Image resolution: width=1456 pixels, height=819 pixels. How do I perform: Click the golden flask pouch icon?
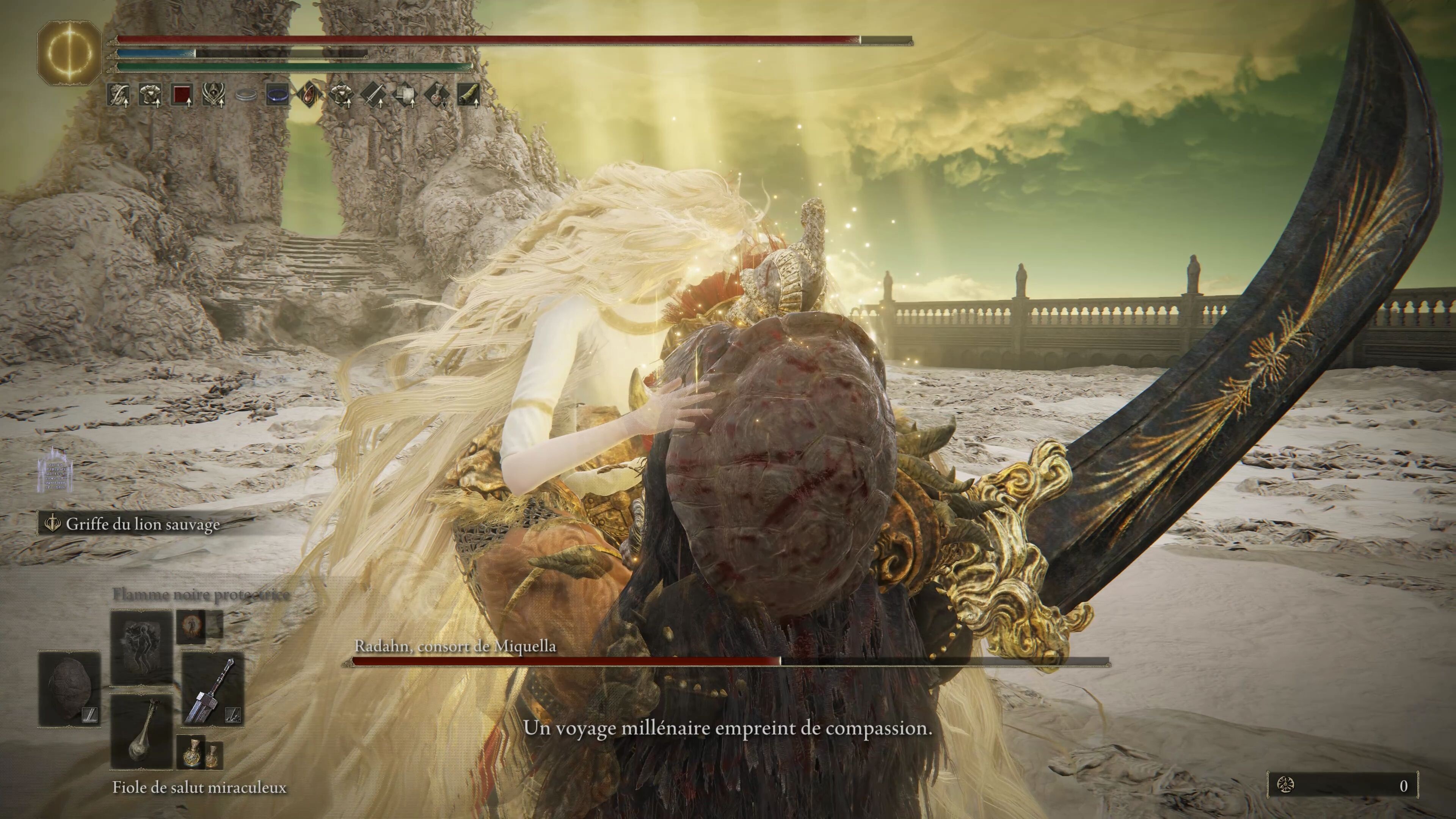click(x=199, y=755)
